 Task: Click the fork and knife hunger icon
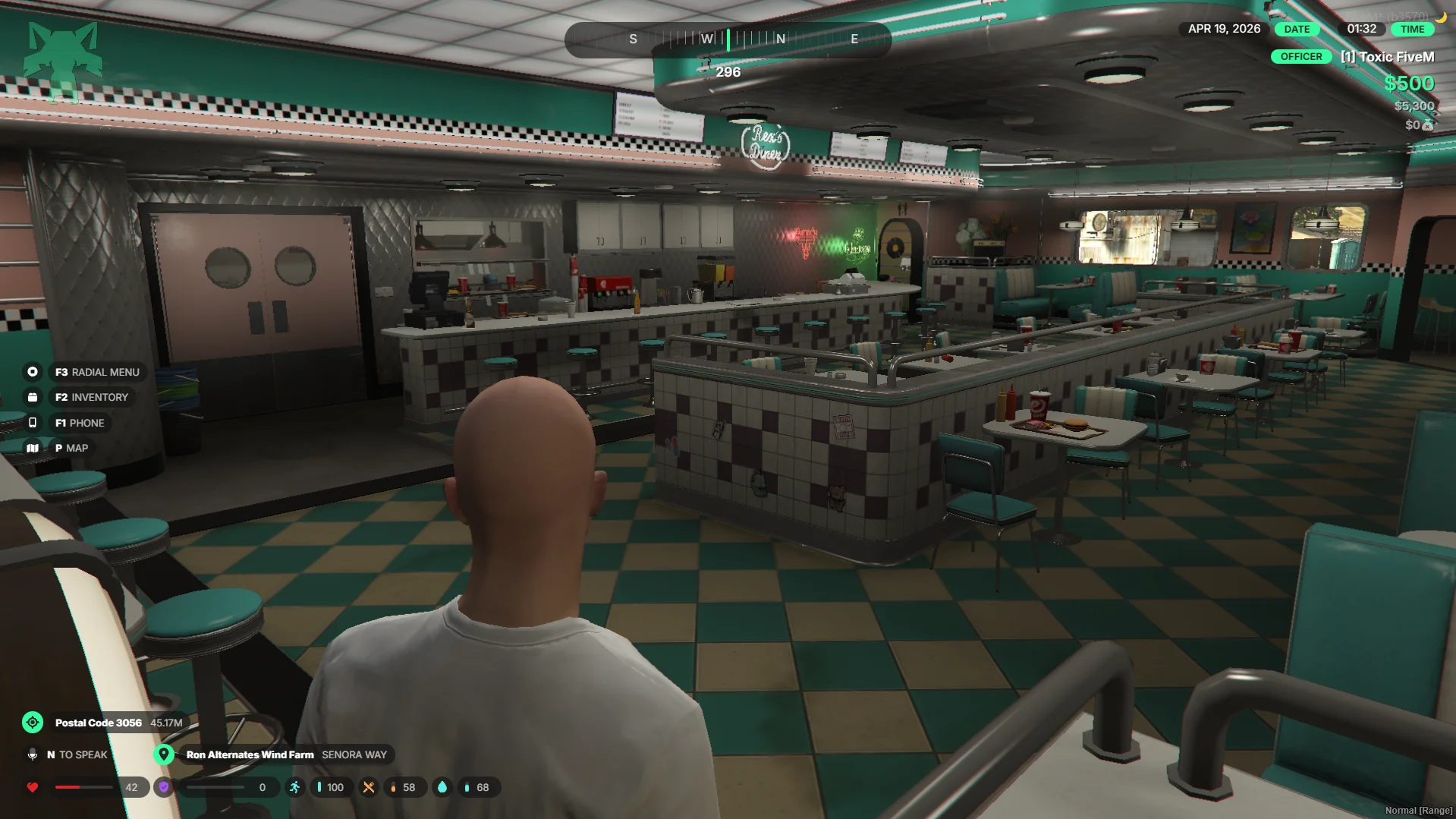(x=369, y=787)
